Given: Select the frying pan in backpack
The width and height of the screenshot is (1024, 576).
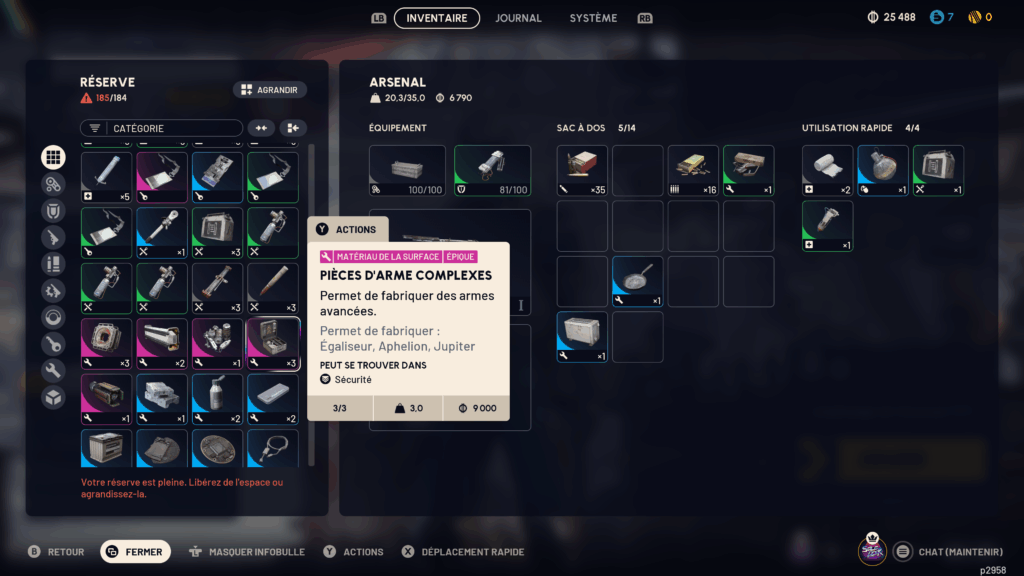Looking at the screenshot, I should (638, 282).
